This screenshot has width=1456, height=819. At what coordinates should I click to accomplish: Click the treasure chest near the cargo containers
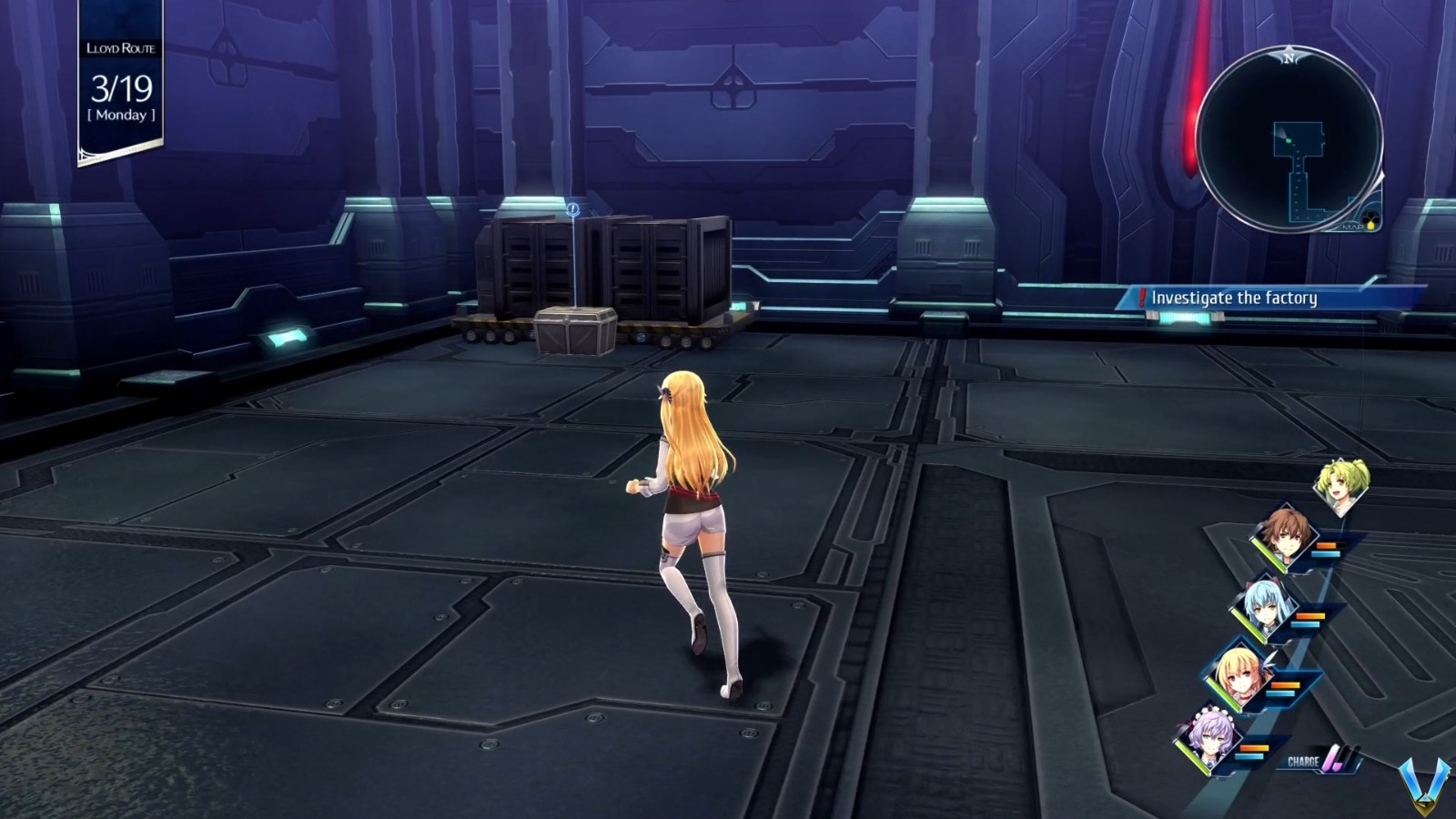(x=573, y=332)
